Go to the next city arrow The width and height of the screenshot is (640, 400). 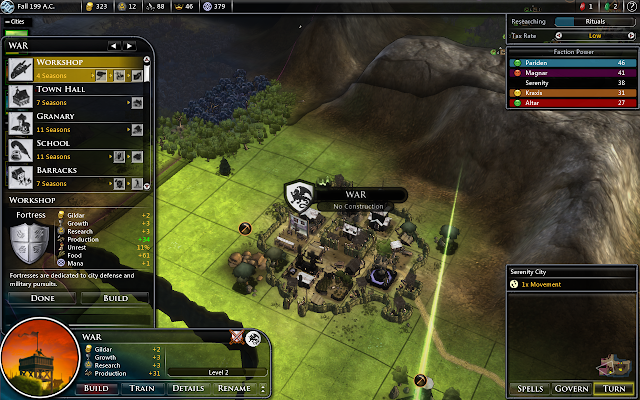click(x=130, y=45)
